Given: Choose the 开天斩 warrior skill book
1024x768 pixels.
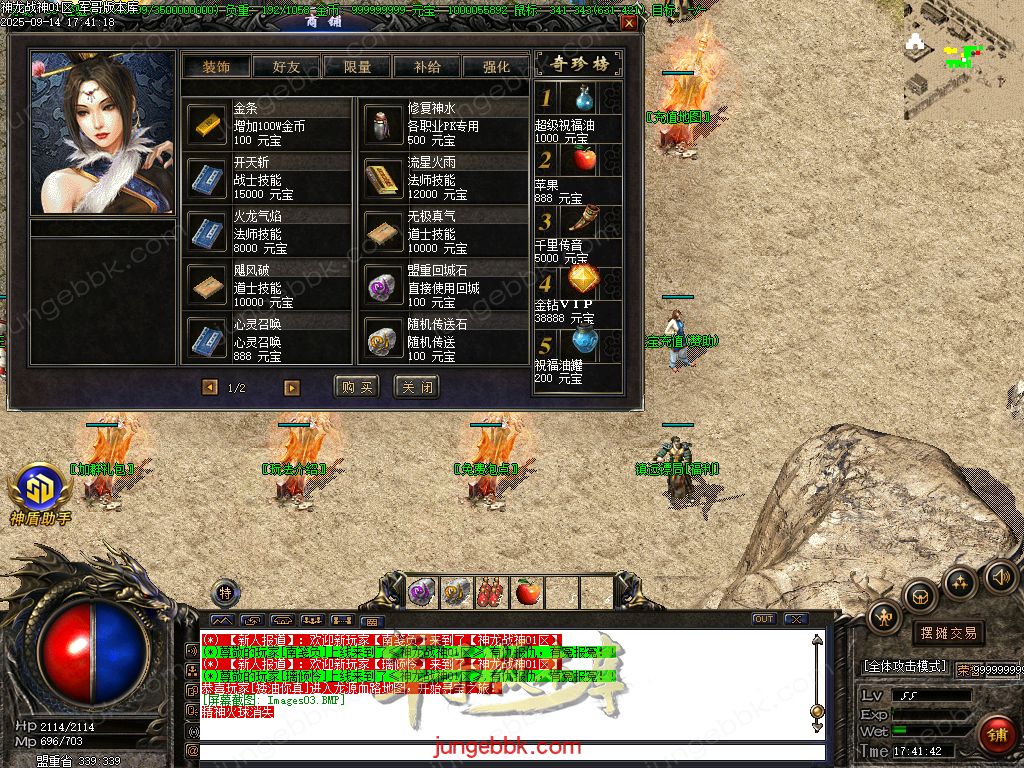Looking at the screenshot, I should pos(208,179).
